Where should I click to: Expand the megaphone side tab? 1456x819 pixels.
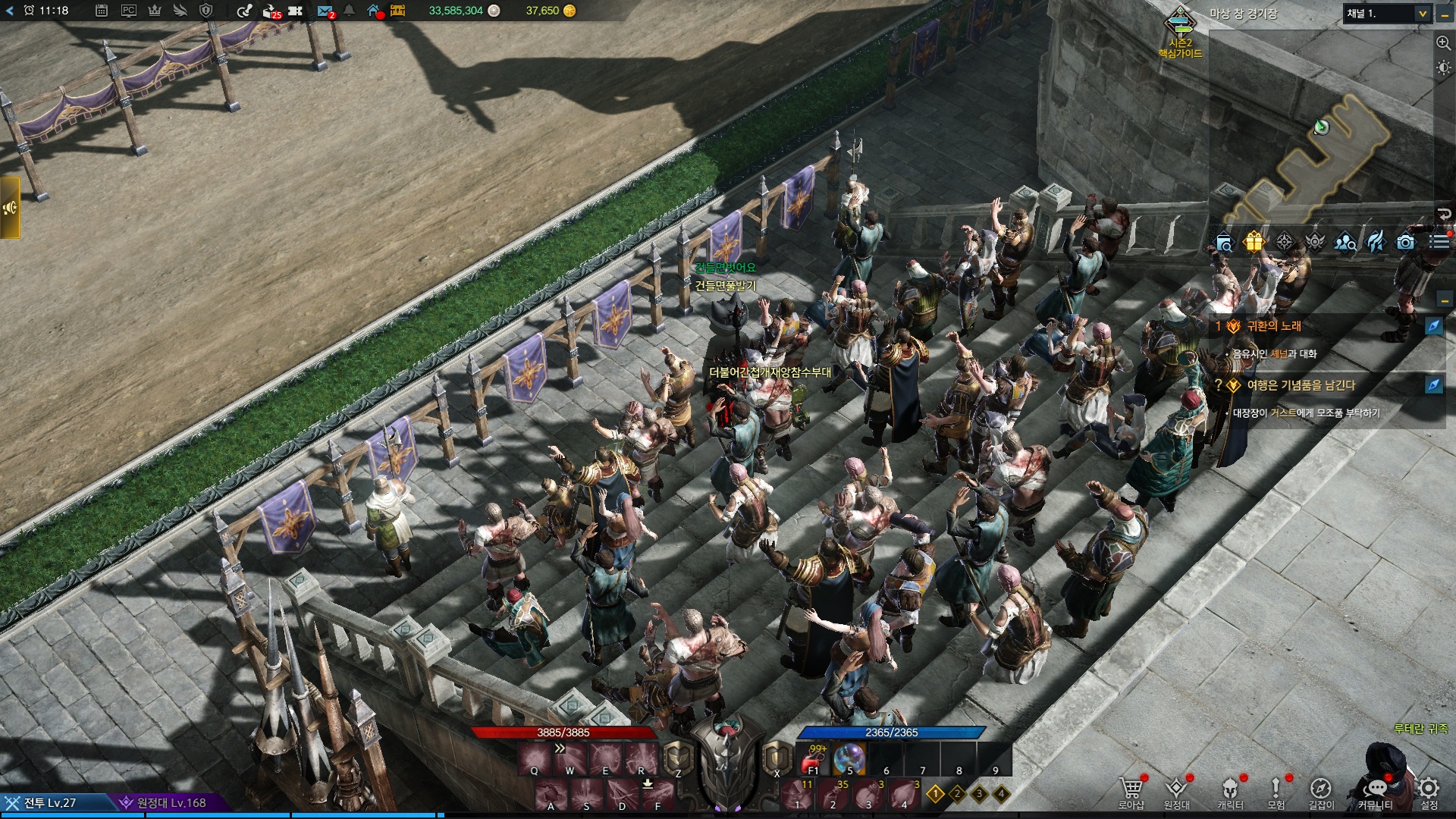tap(10, 208)
